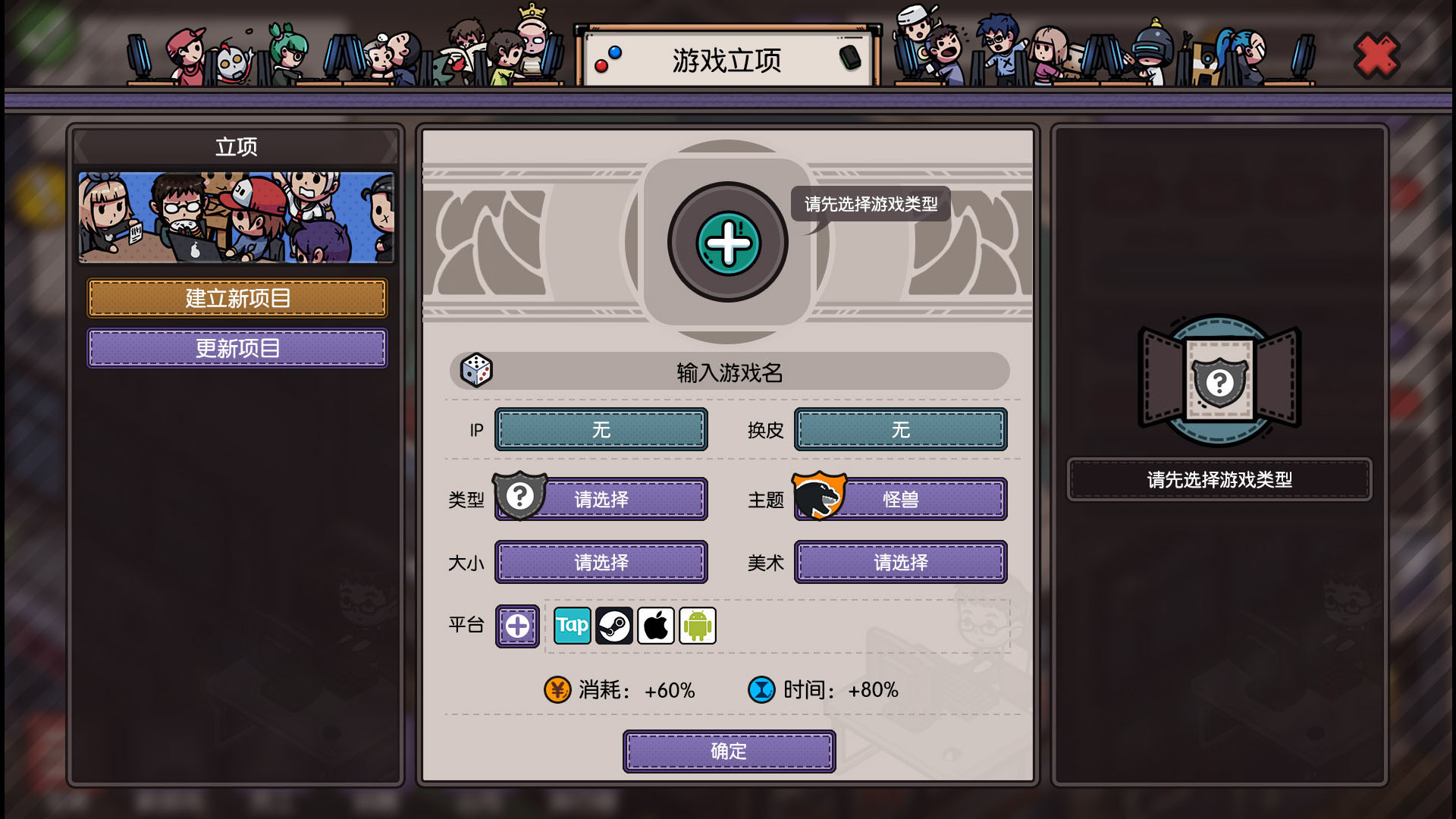Viewport: 1456px width, 819px height.
Task: Click the plus icon next to 平台
Action: [517, 626]
